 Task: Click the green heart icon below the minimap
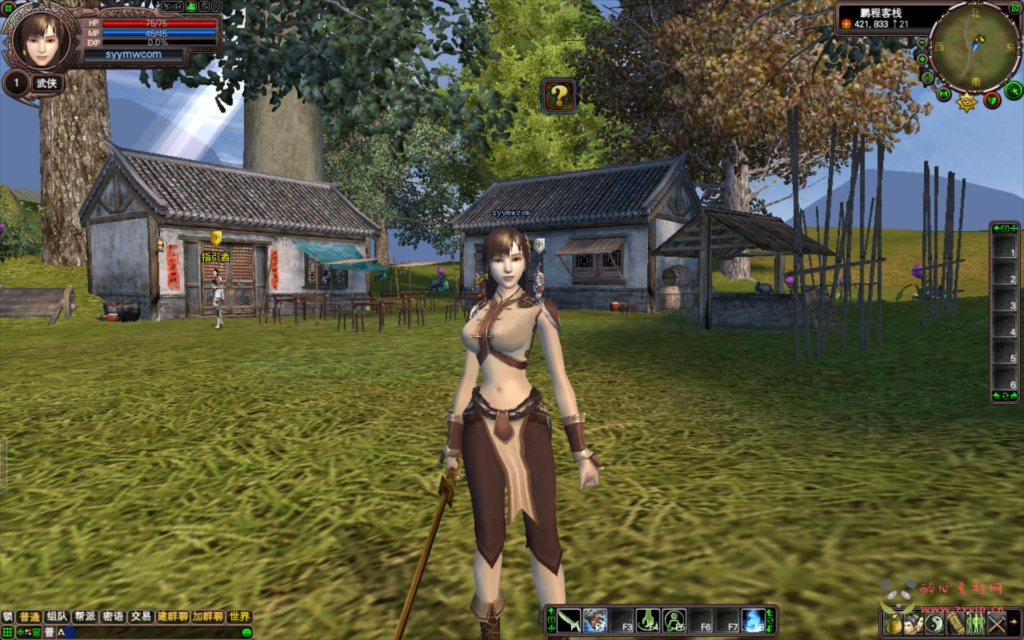click(992, 100)
